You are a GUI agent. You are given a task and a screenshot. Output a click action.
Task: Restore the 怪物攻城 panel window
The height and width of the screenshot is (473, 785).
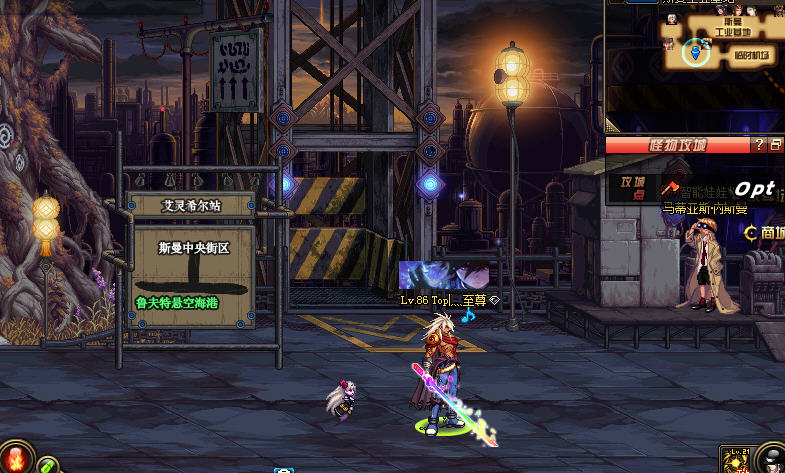click(x=776, y=145)
